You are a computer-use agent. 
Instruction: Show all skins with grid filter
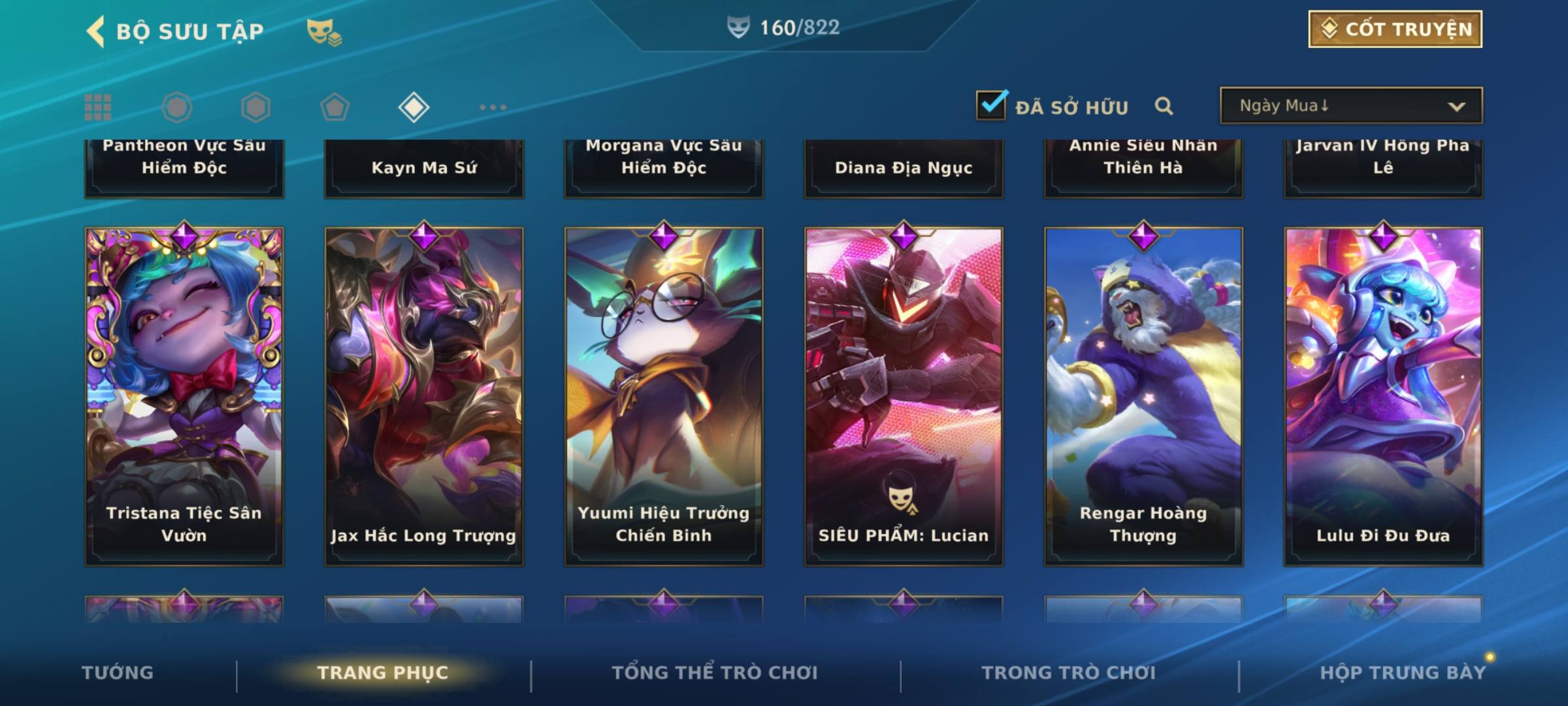98,107
